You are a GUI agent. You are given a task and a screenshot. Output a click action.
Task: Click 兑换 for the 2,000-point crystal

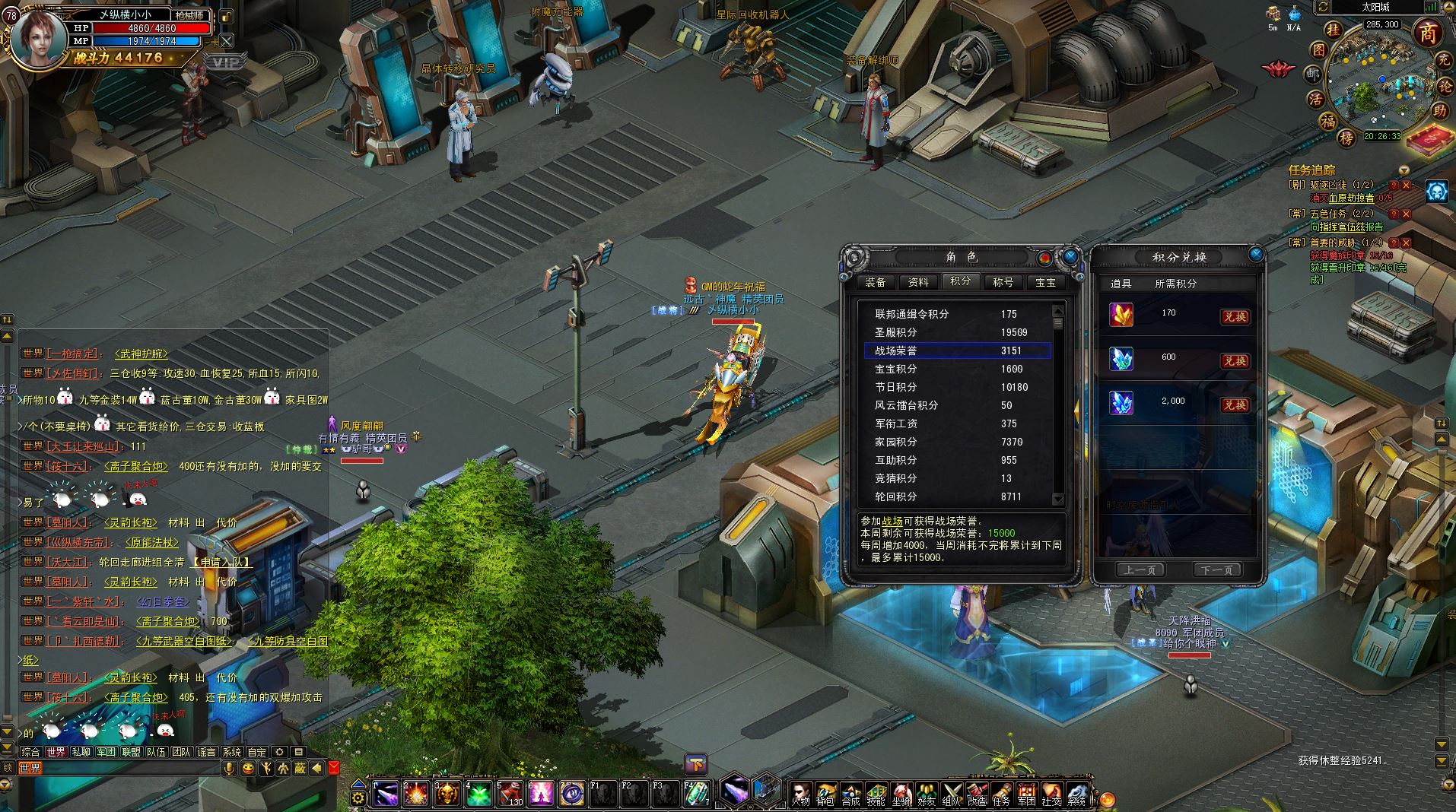1235,405
